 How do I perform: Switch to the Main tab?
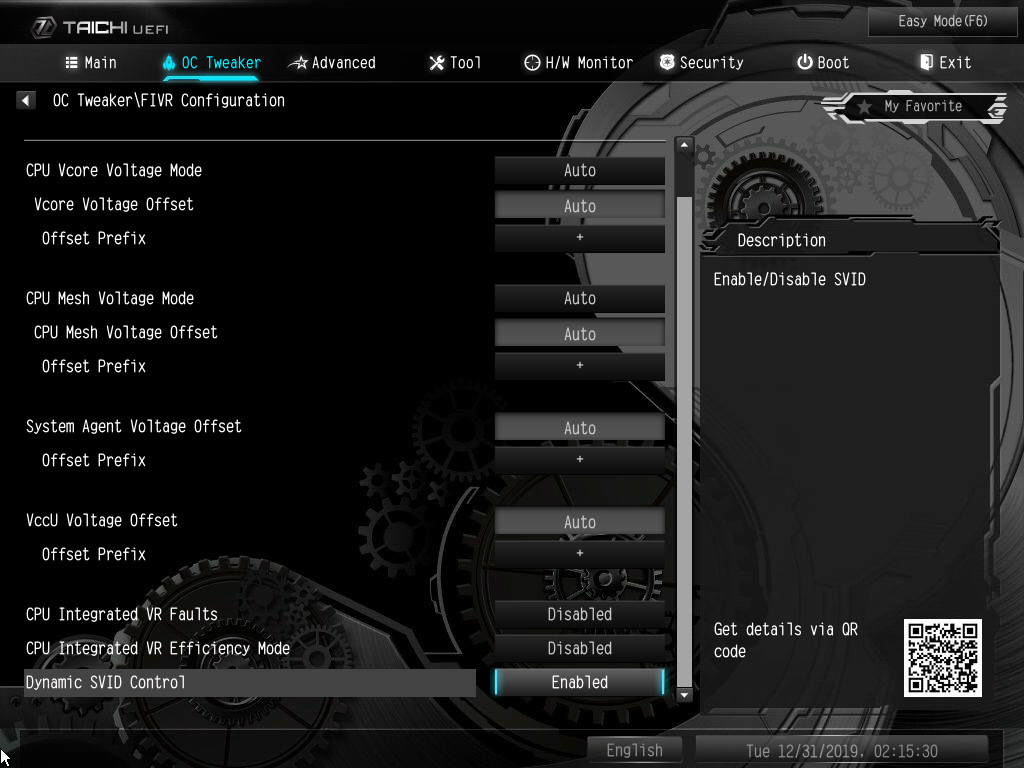(91, 63)
